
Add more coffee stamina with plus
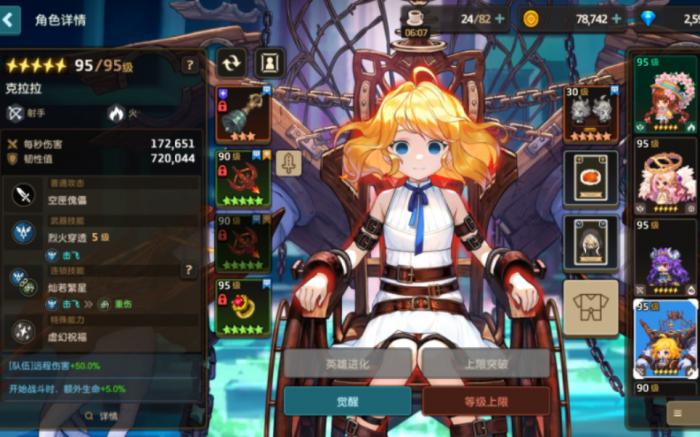pyautogui.click(x=499, y=18)
